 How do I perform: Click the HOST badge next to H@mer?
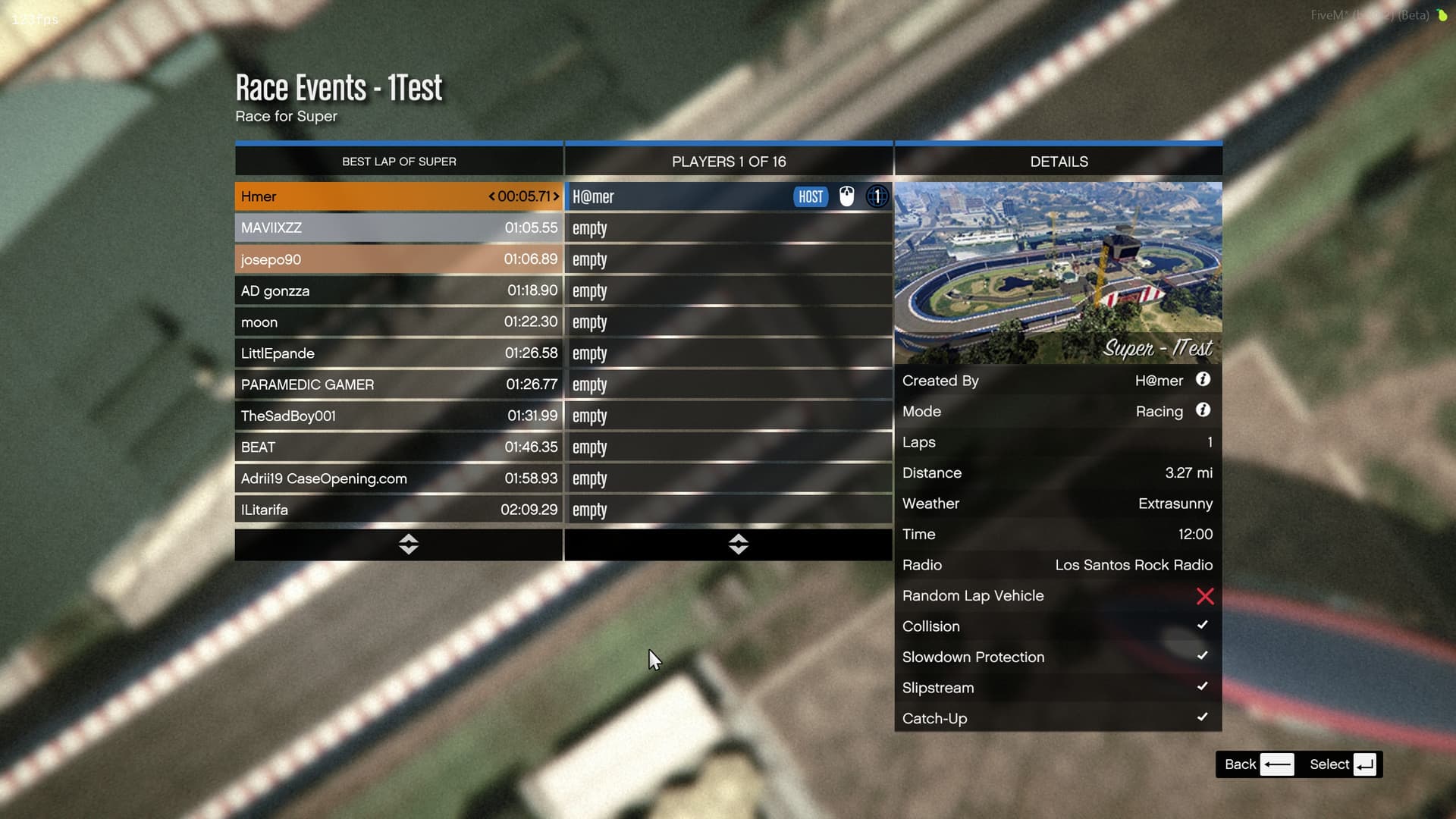coord(810,196)
